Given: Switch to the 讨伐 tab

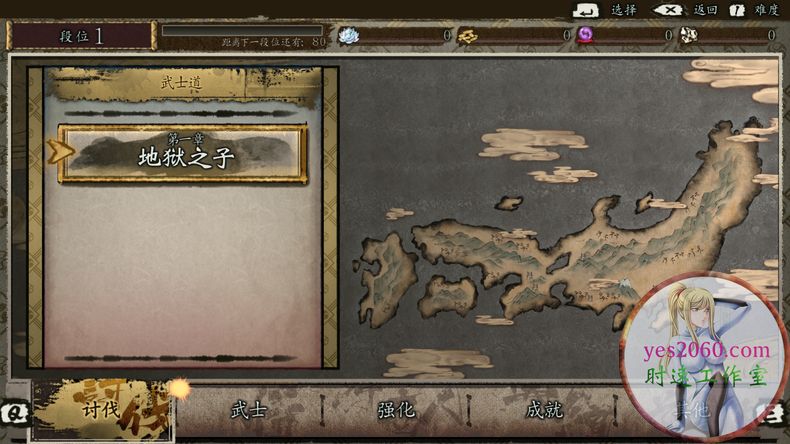Looking at the screenshot, I should 102,410.
